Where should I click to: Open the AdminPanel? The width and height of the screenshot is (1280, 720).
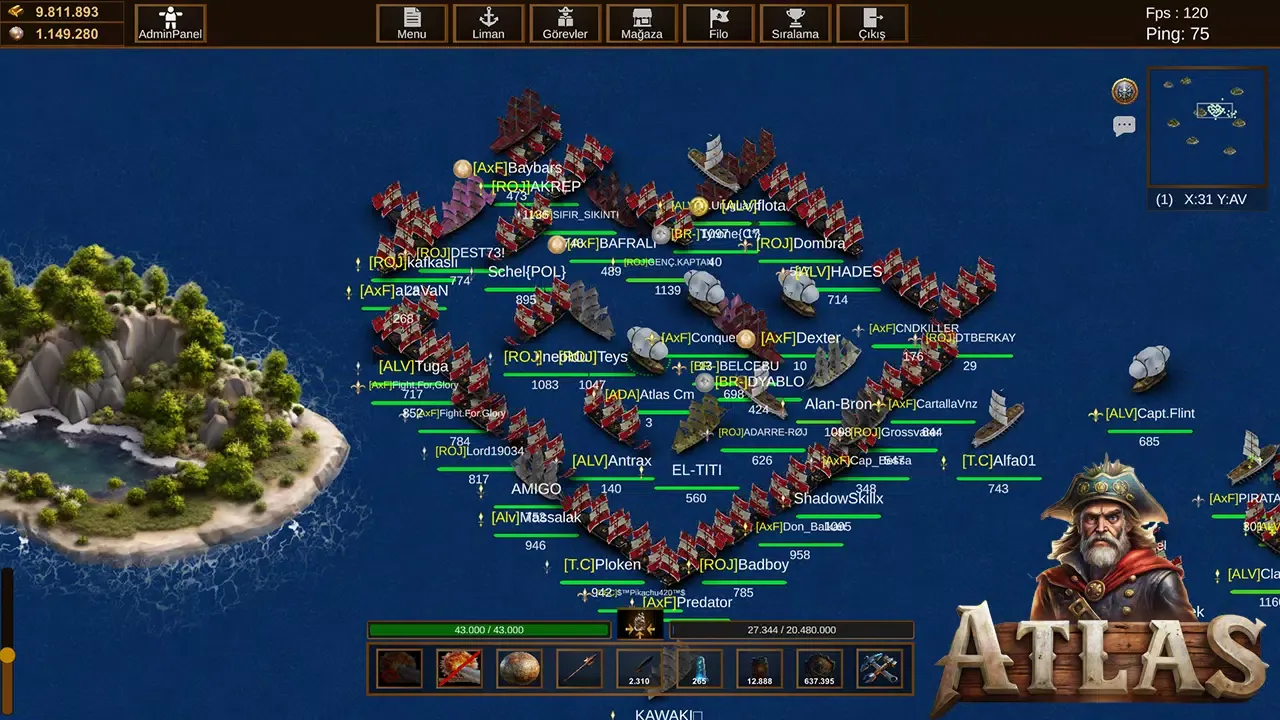170,22
